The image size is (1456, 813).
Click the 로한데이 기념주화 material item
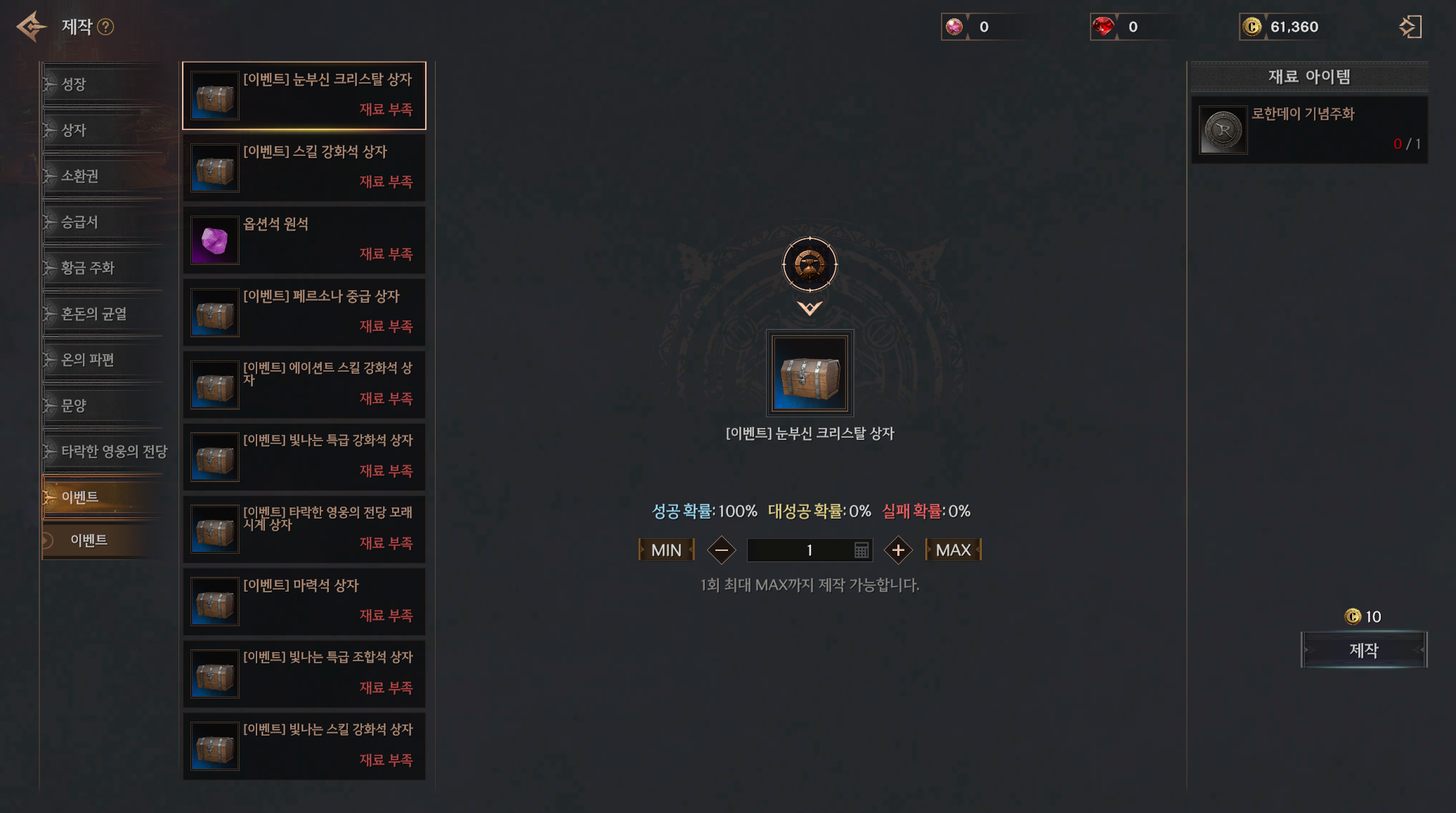(1308, 130)
